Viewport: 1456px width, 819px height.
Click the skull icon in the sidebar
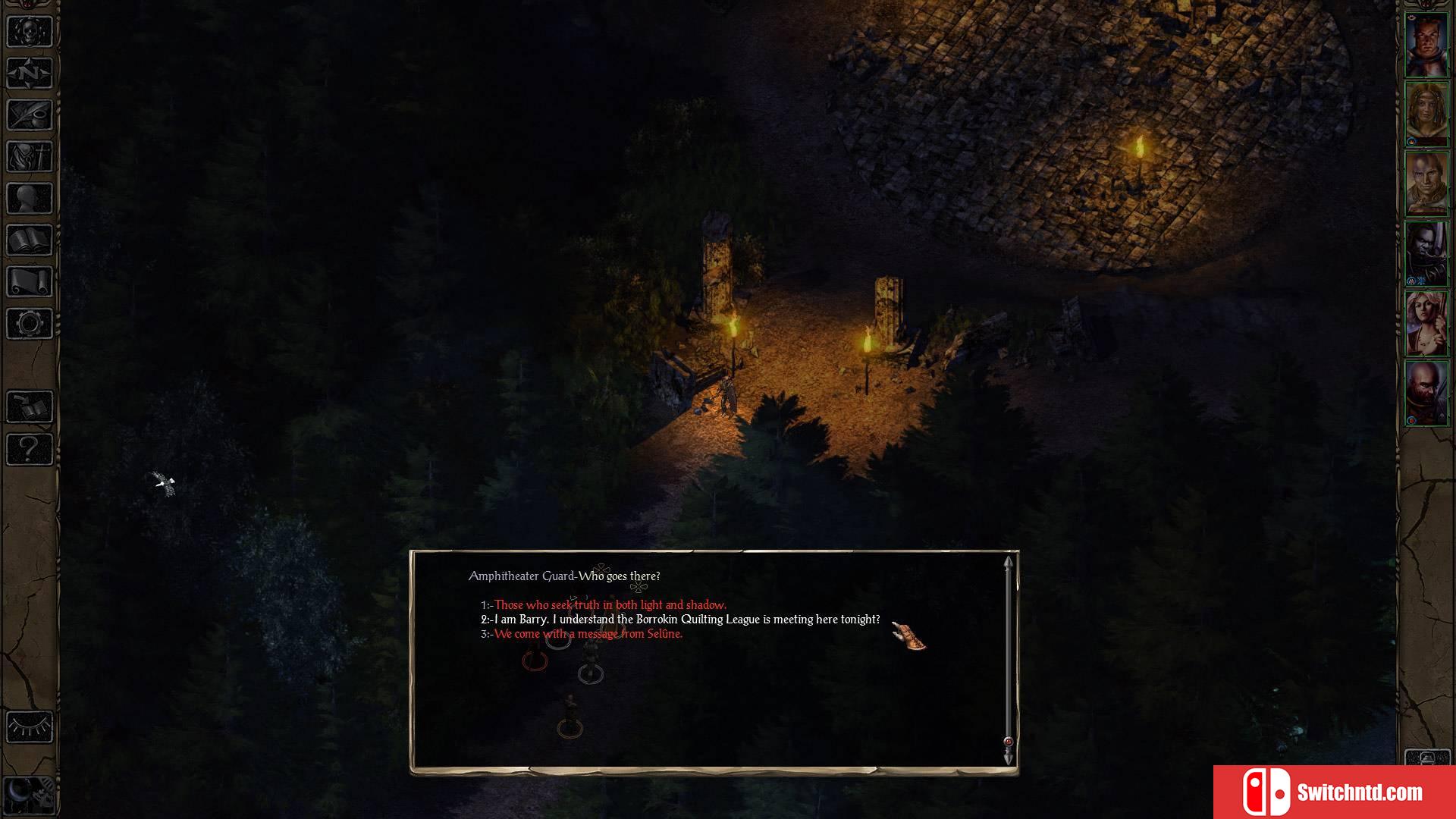[x=30, y=31]
